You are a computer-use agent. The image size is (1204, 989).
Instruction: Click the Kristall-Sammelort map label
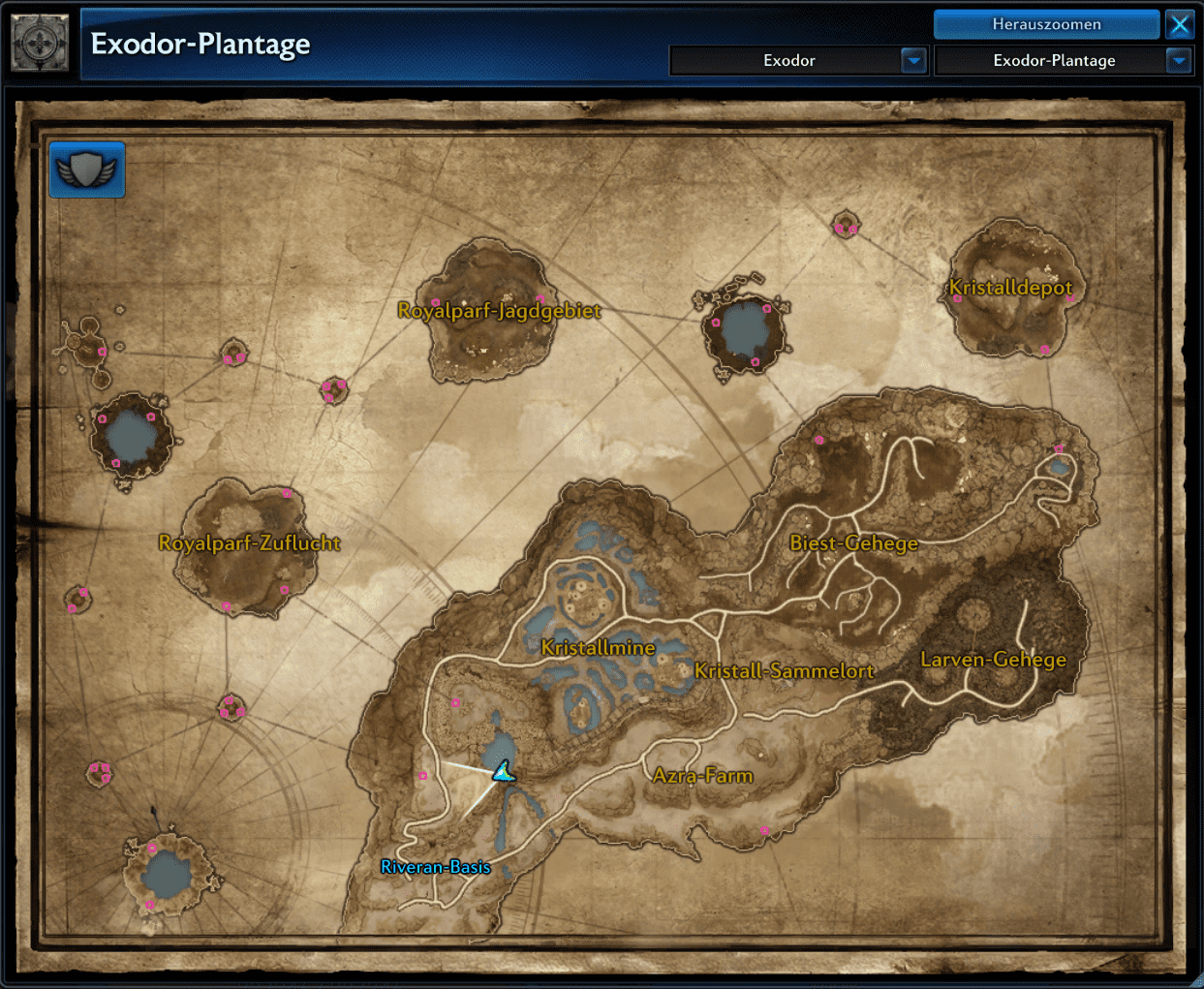(x=784, y=671)
